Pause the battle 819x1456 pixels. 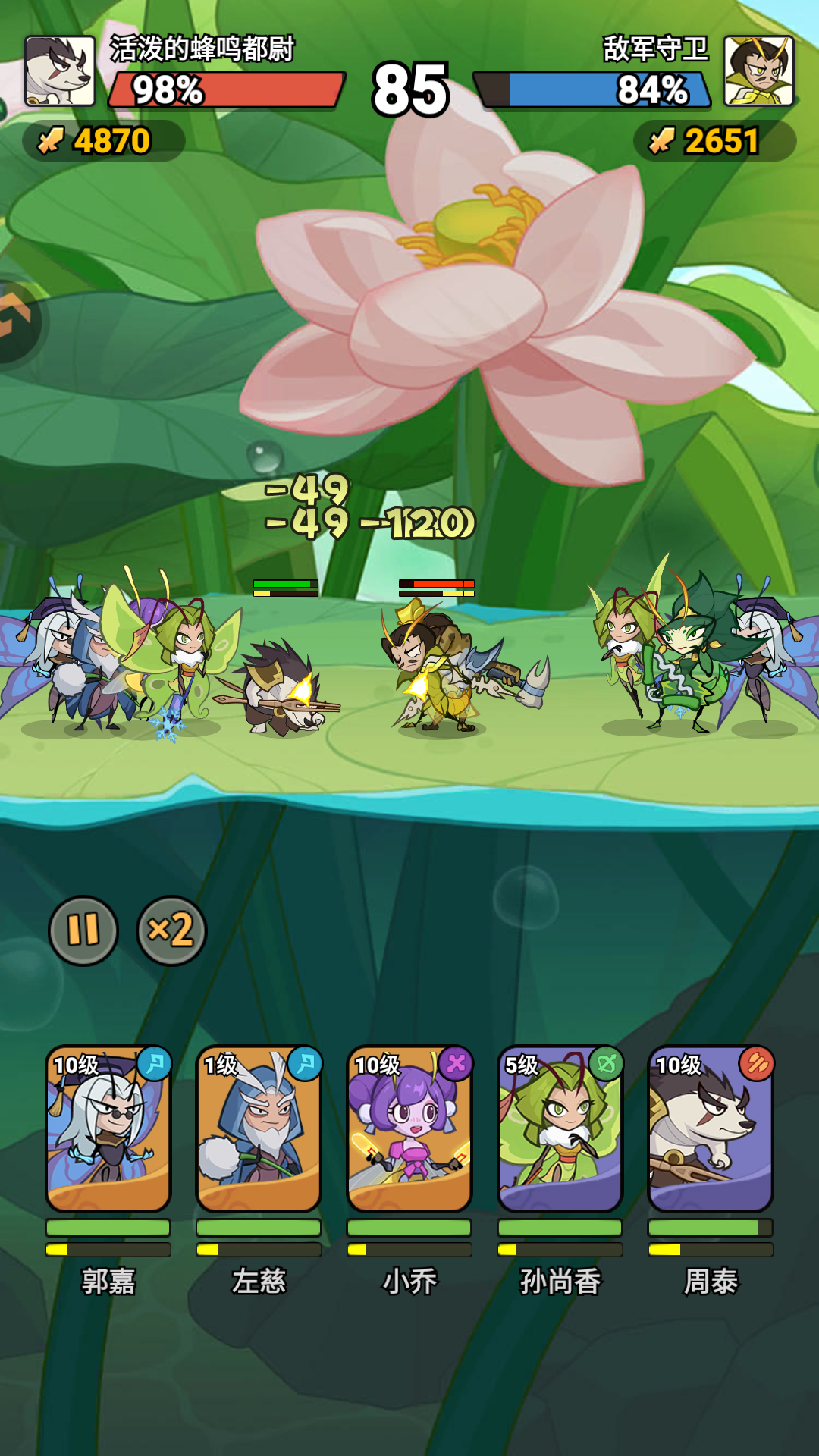(83, 930)
